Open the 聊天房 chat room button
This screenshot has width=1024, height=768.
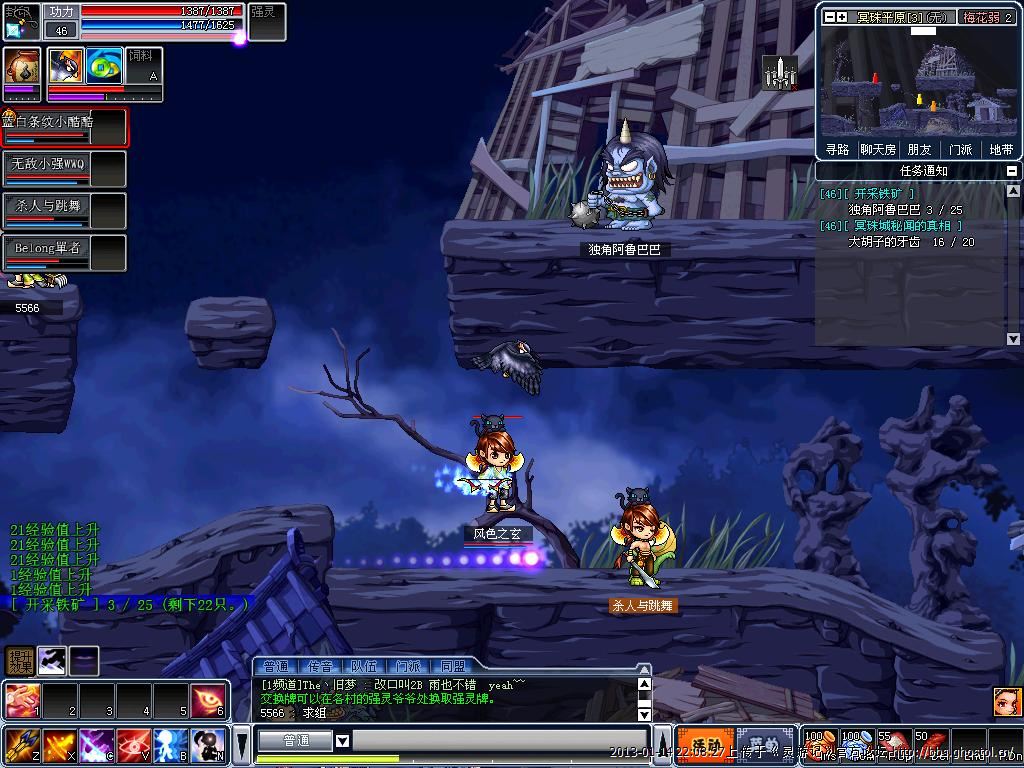tap(879, 149)
